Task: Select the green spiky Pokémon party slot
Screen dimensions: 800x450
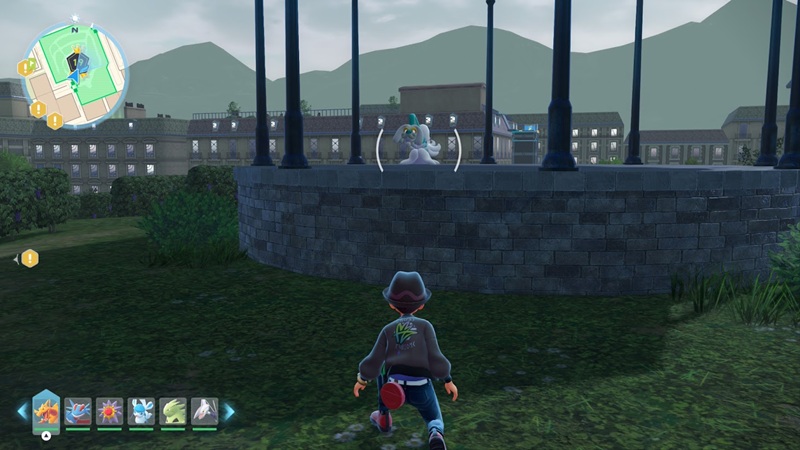Action: (173, 411)
